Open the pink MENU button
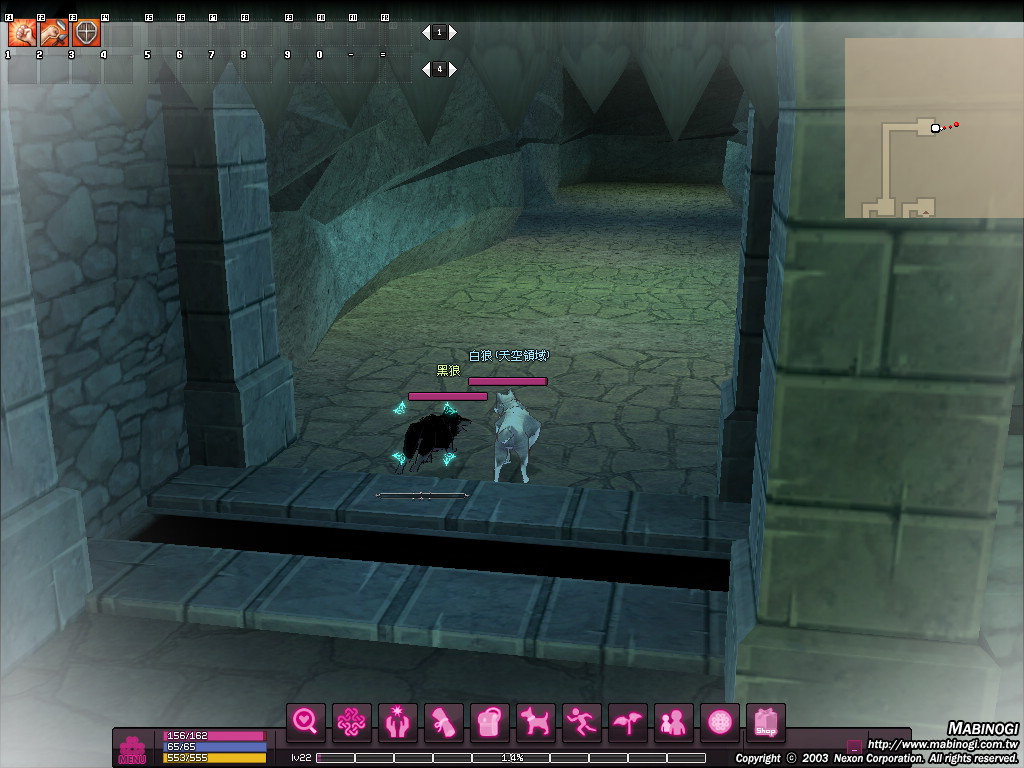The width and height of the screenshot is (1024, 768). point(132,750)
